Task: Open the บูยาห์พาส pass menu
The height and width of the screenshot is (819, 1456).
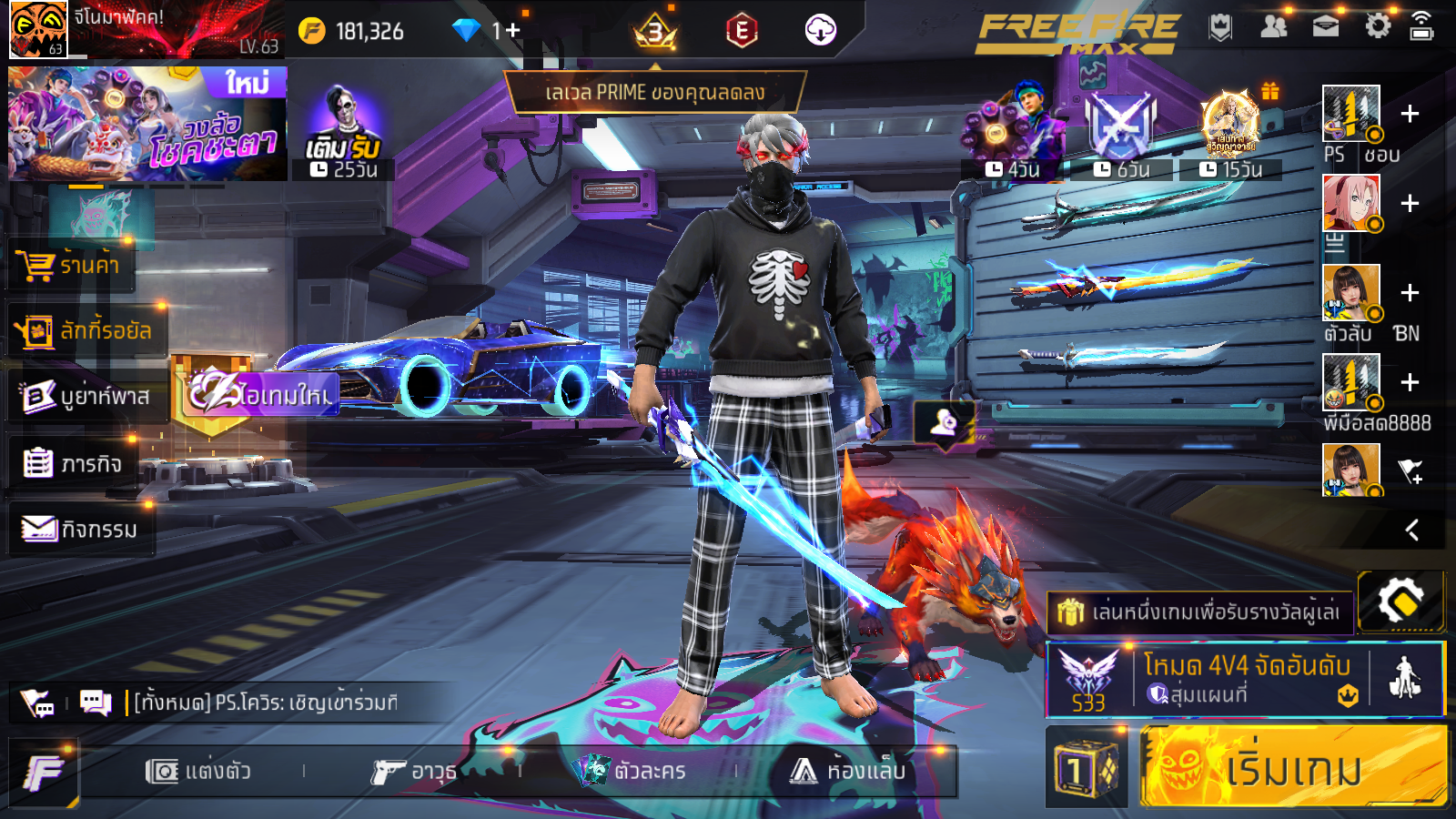Action: [x=86, y=397]
